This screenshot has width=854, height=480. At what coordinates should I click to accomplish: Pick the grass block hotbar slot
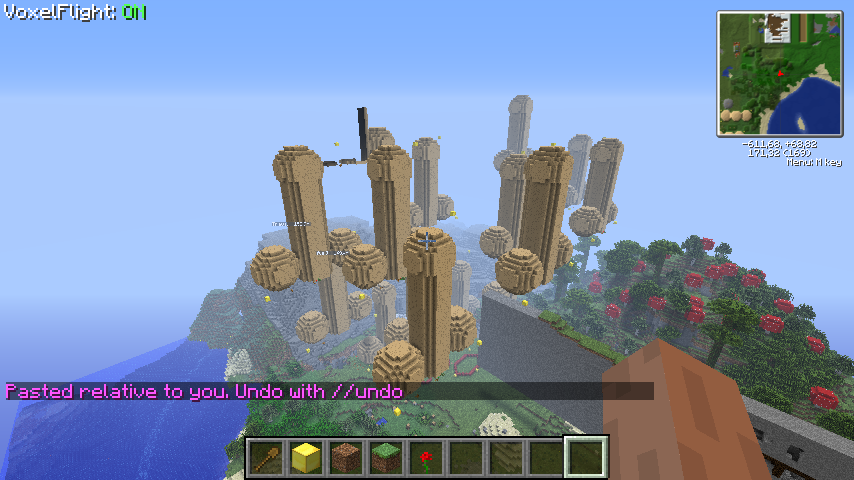[386, 458]
